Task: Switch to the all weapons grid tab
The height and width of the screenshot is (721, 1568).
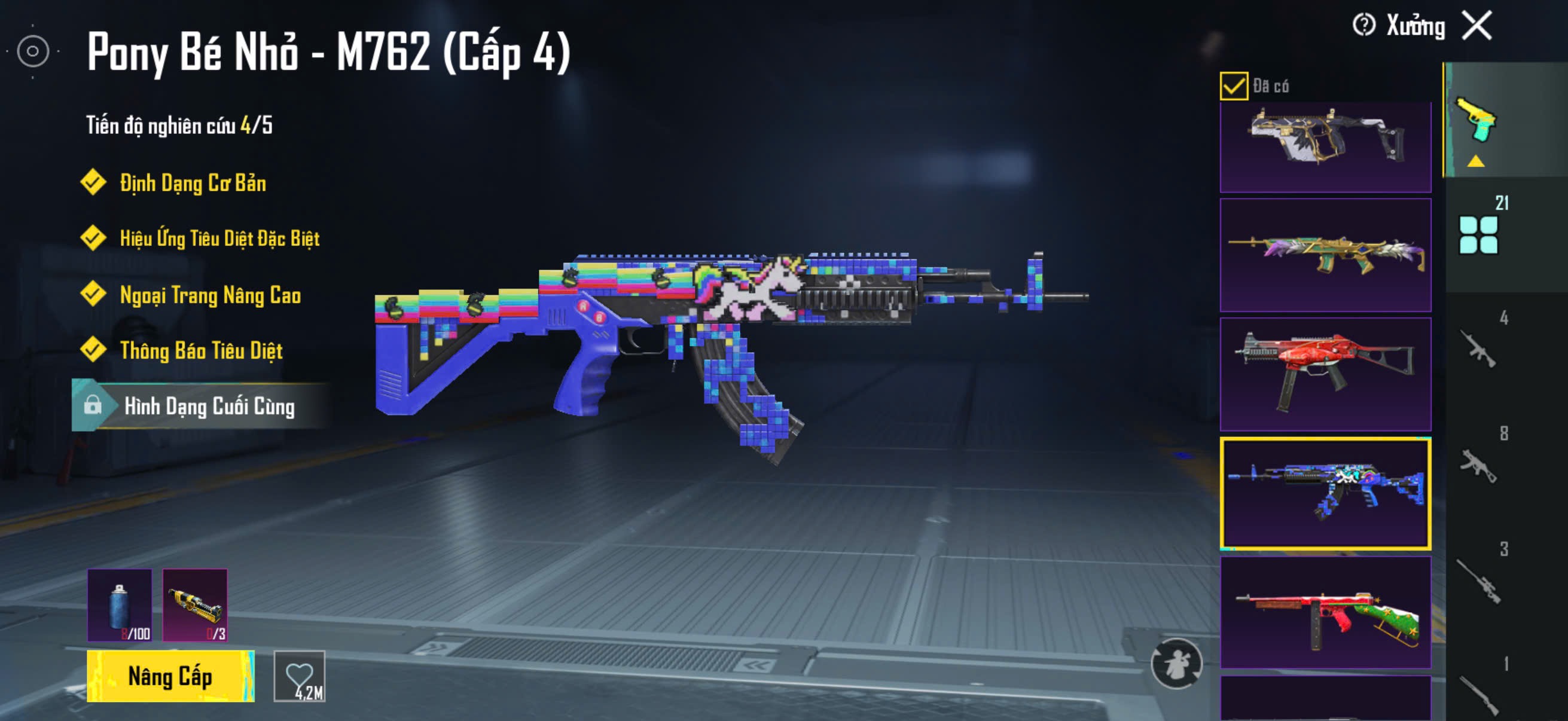Action: click(1478, 235)
